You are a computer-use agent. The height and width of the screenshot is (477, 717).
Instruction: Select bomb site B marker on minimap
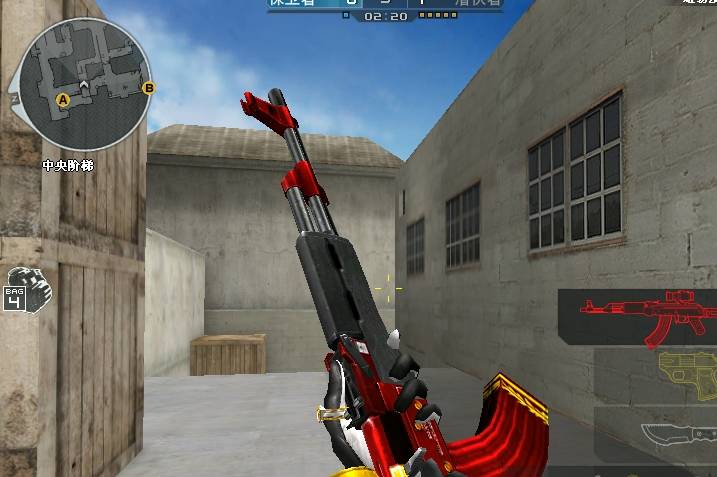click(149, 88)
